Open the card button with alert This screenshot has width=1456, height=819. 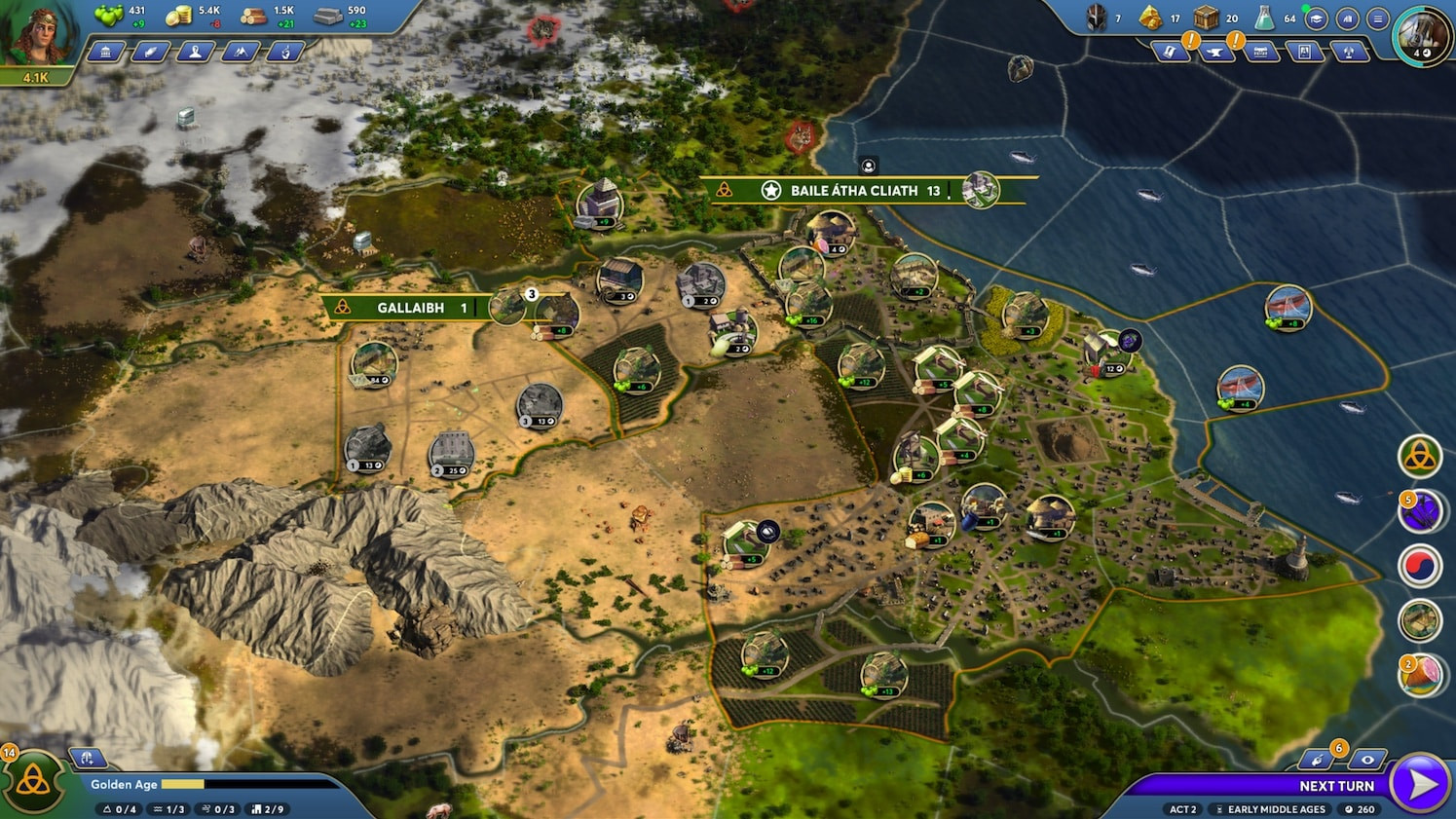(x=1172, y=52)
